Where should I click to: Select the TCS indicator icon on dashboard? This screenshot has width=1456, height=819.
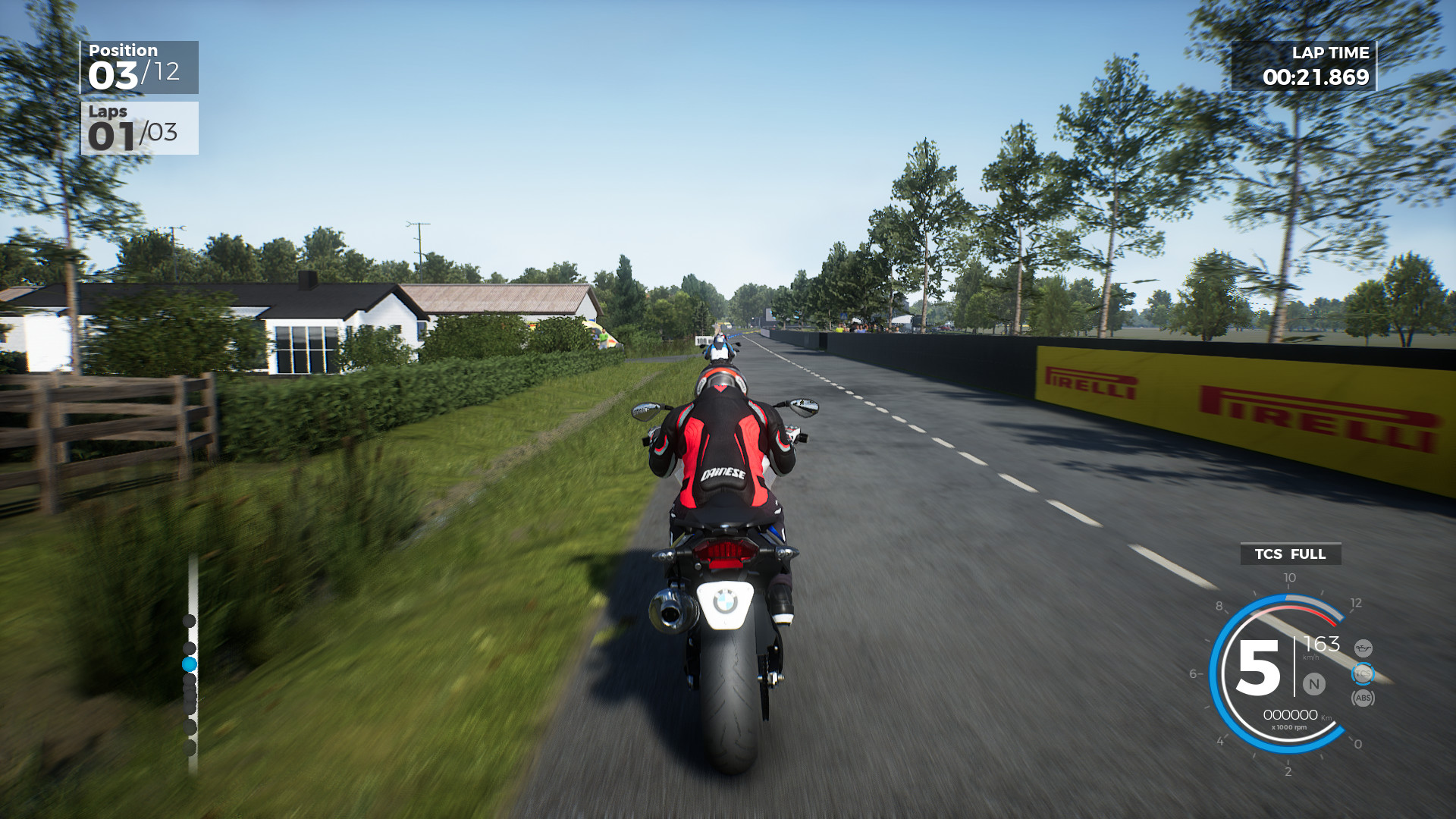click(x=1363, y=673)
